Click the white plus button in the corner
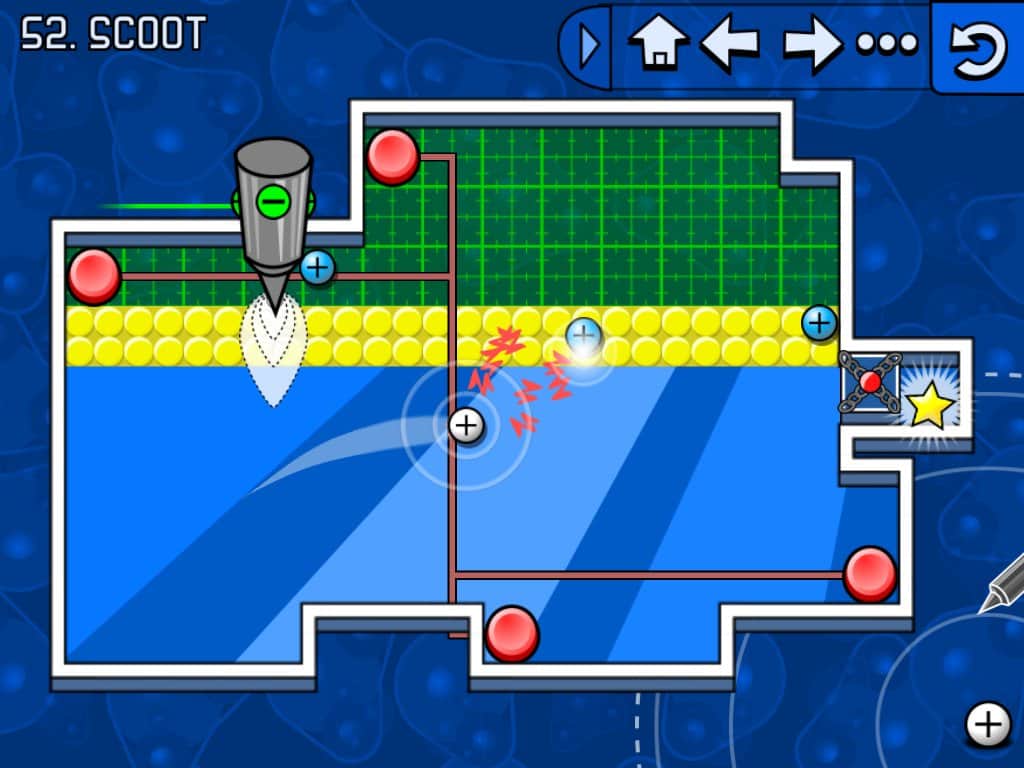This screenshot has height=768, width=1024. (x=988, y=723)
